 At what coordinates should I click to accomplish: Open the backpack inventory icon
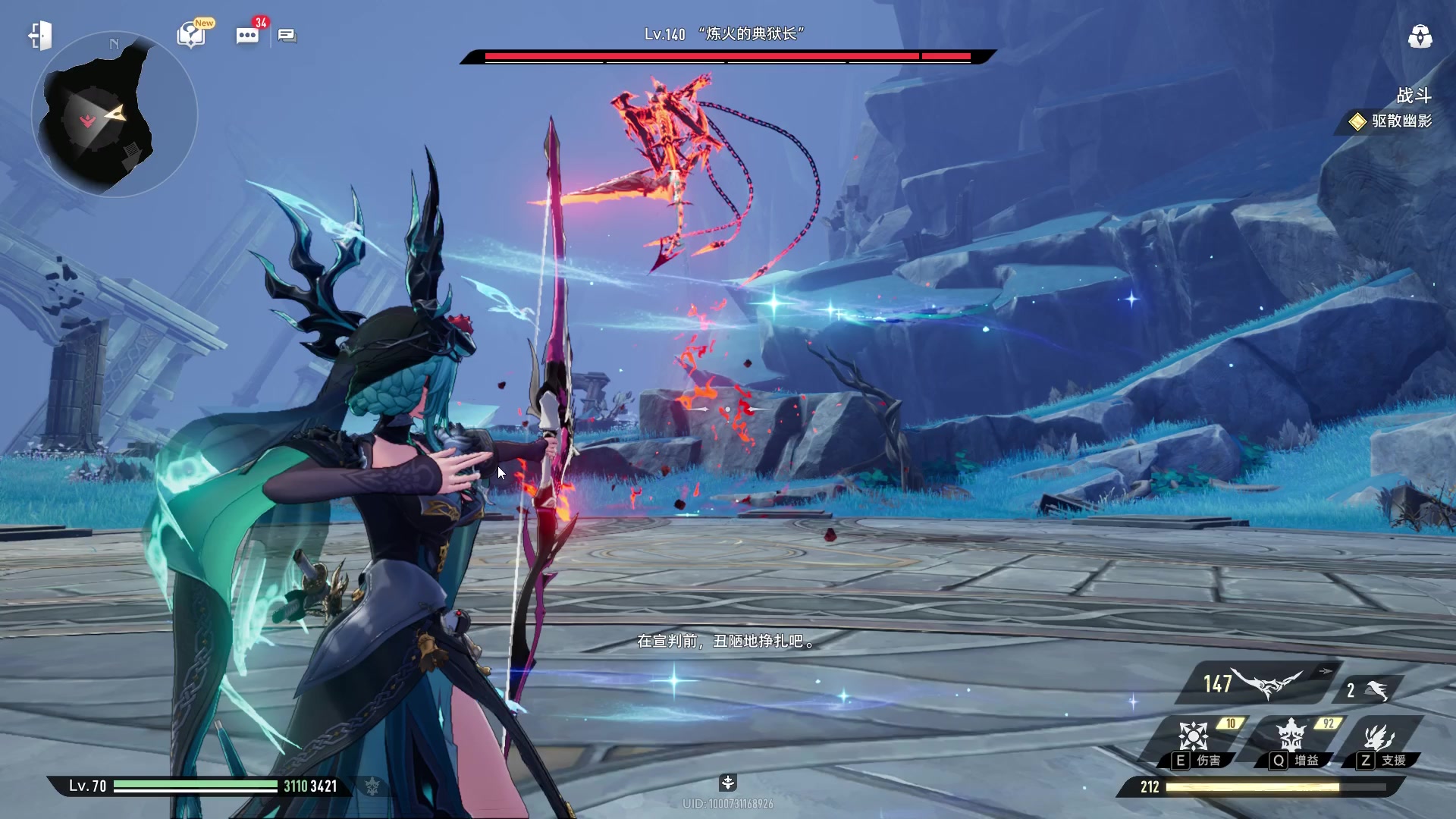pyautogui.click(x=1420, y=36)
